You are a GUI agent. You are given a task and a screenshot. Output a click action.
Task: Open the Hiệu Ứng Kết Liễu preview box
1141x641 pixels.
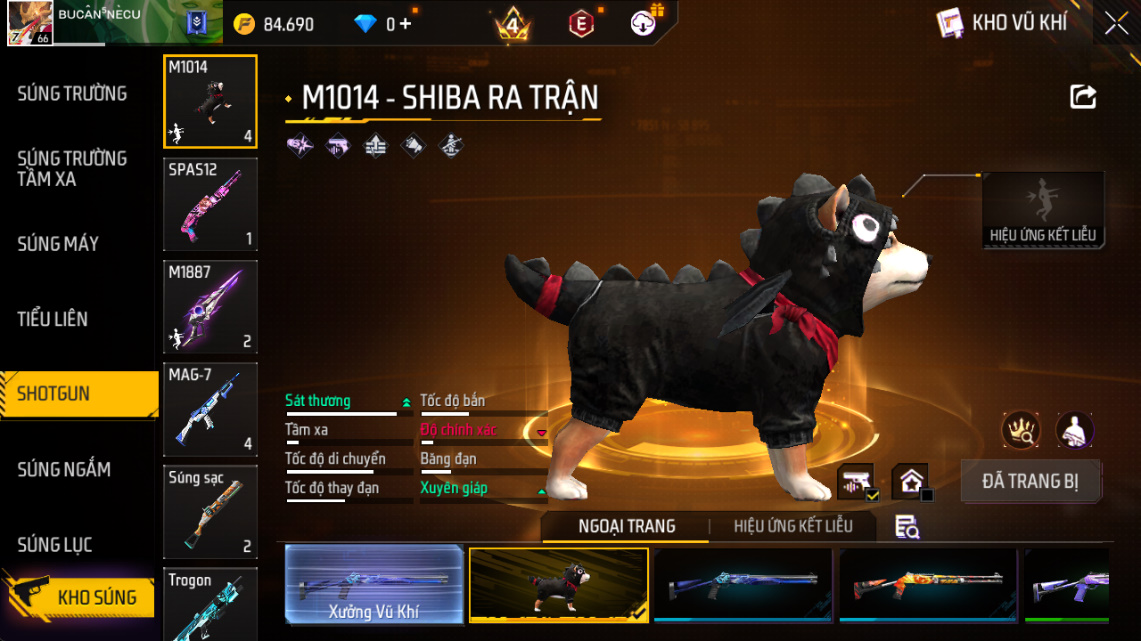pos(1043,210)
